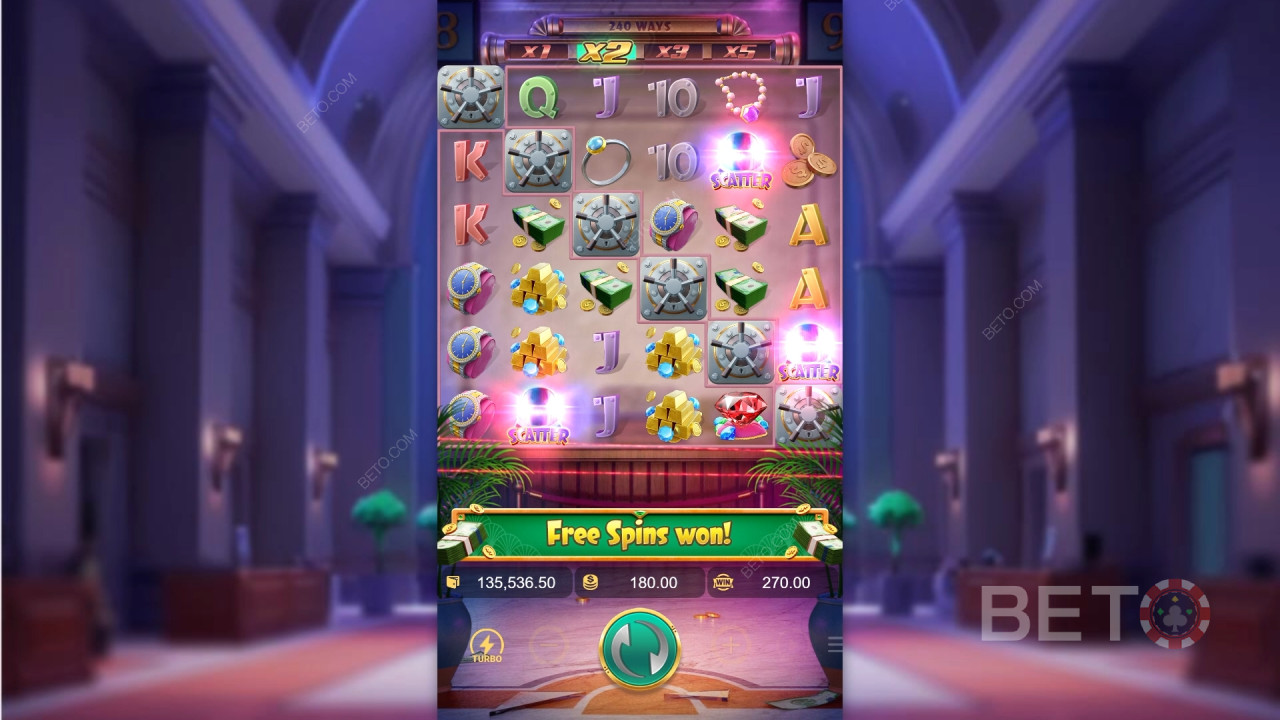Decrease the bet with the minus button

pos(546,646)
